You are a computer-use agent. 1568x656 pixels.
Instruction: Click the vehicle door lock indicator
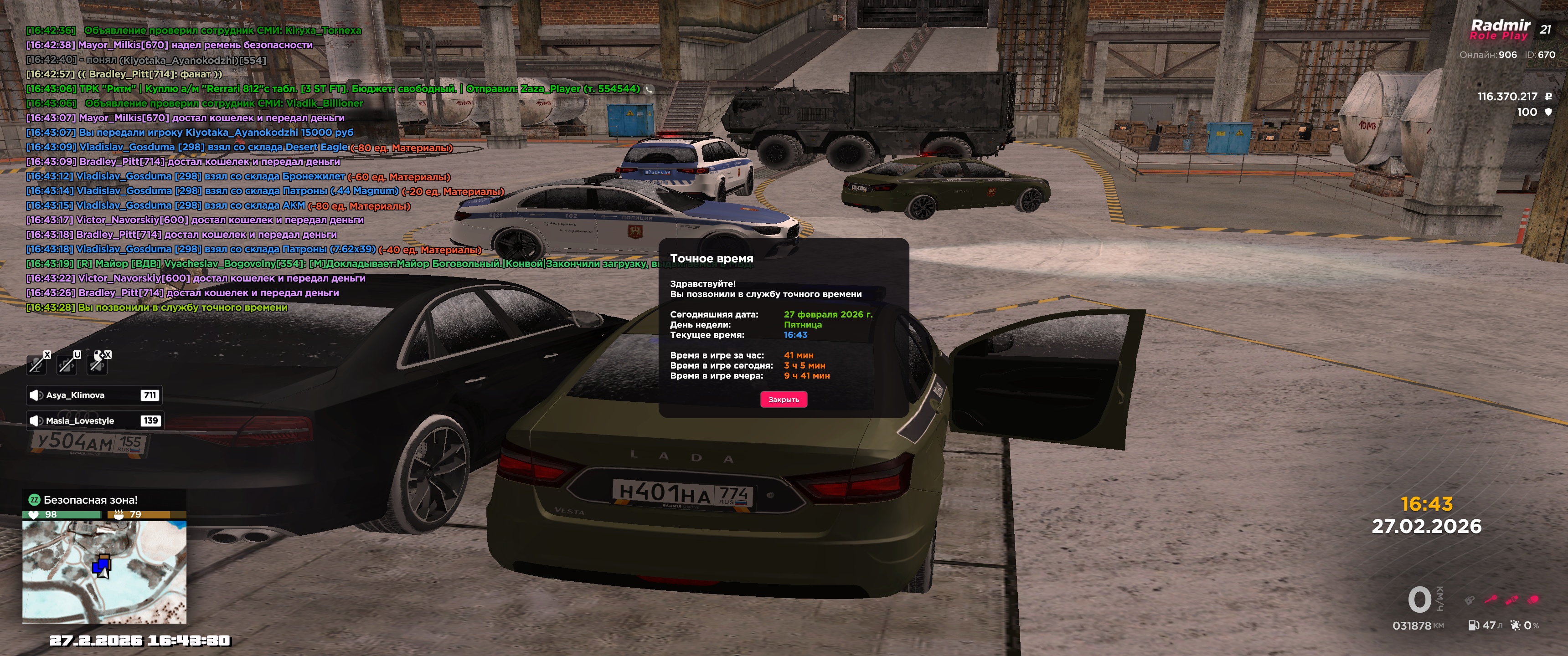[1470, 600]
